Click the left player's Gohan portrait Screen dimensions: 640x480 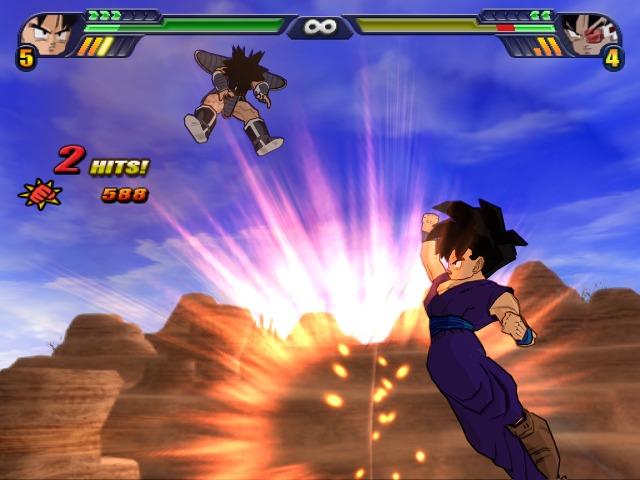point(45,32)
